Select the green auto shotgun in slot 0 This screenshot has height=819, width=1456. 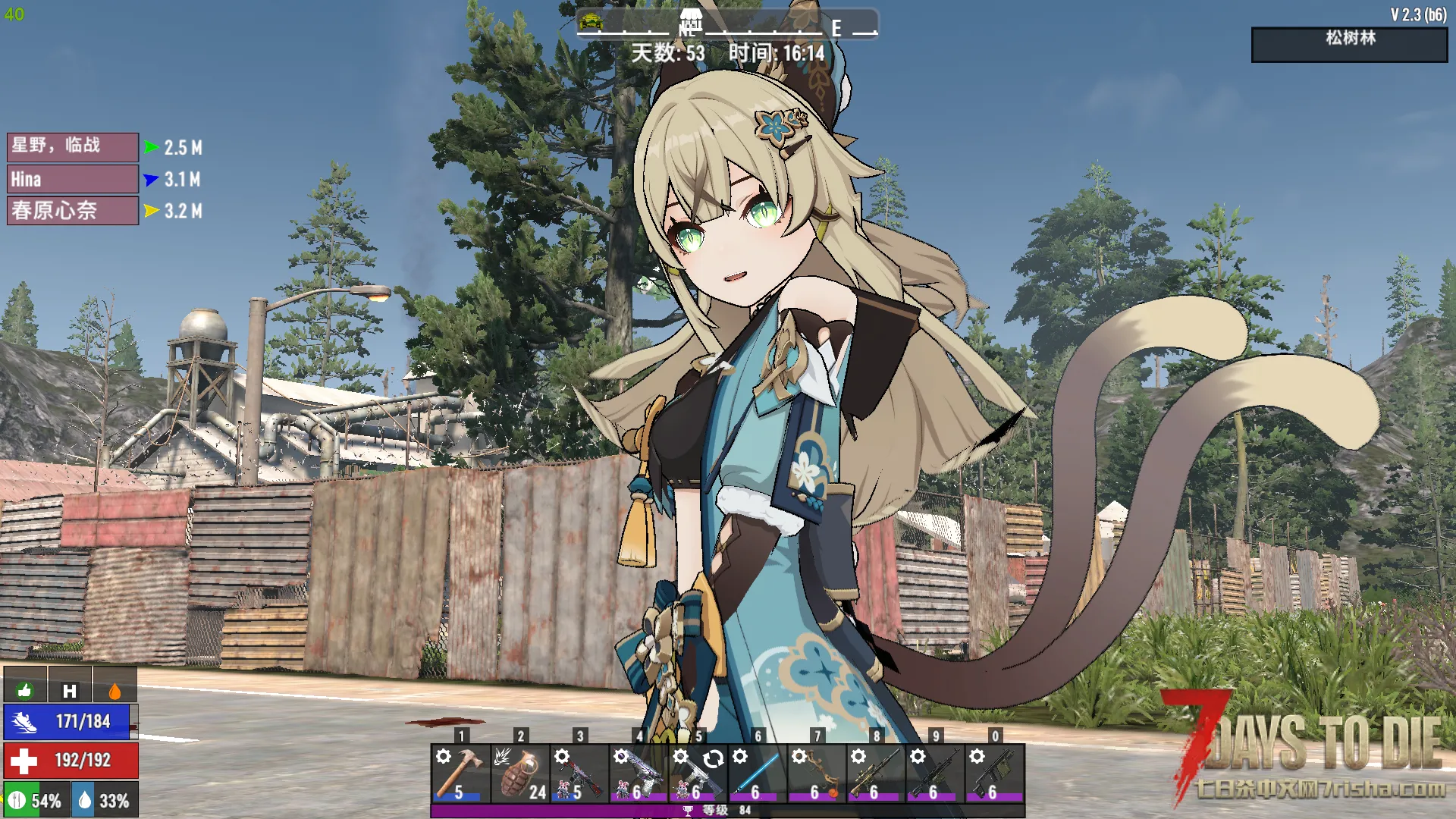[x=994, y=773]
